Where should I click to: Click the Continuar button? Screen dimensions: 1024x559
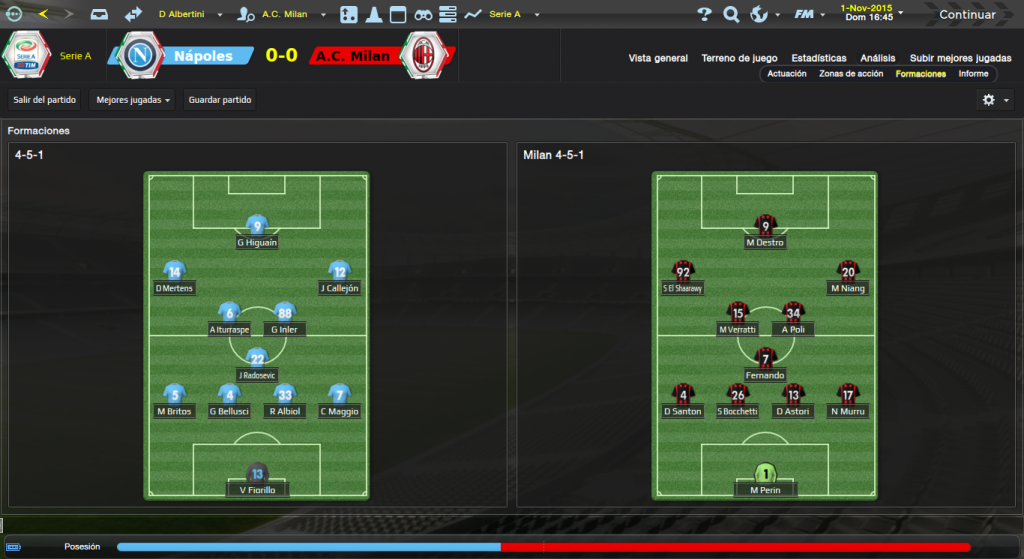tap(966, 15)
